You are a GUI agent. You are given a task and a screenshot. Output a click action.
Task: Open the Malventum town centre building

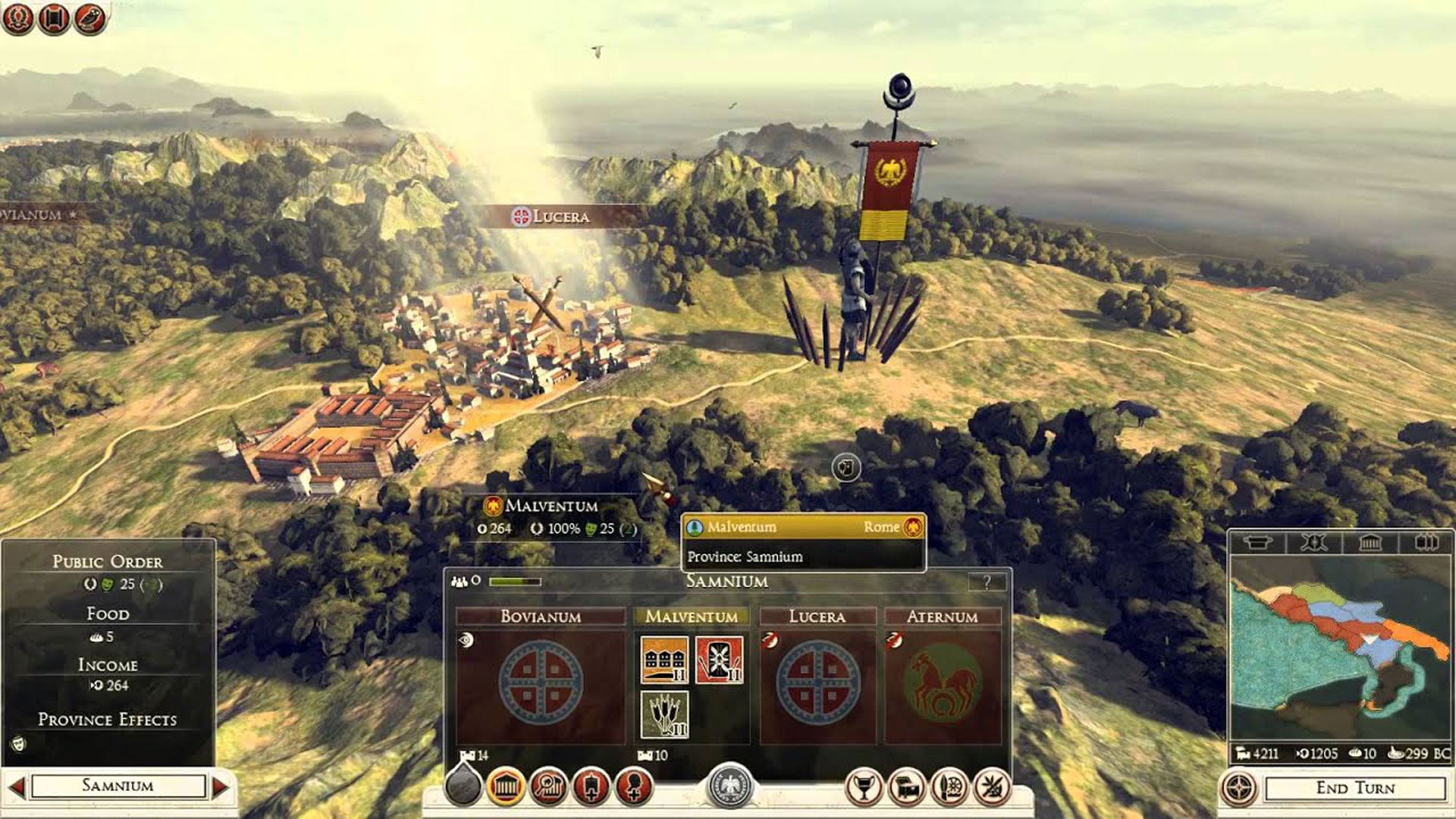click(x=664, y=660)
